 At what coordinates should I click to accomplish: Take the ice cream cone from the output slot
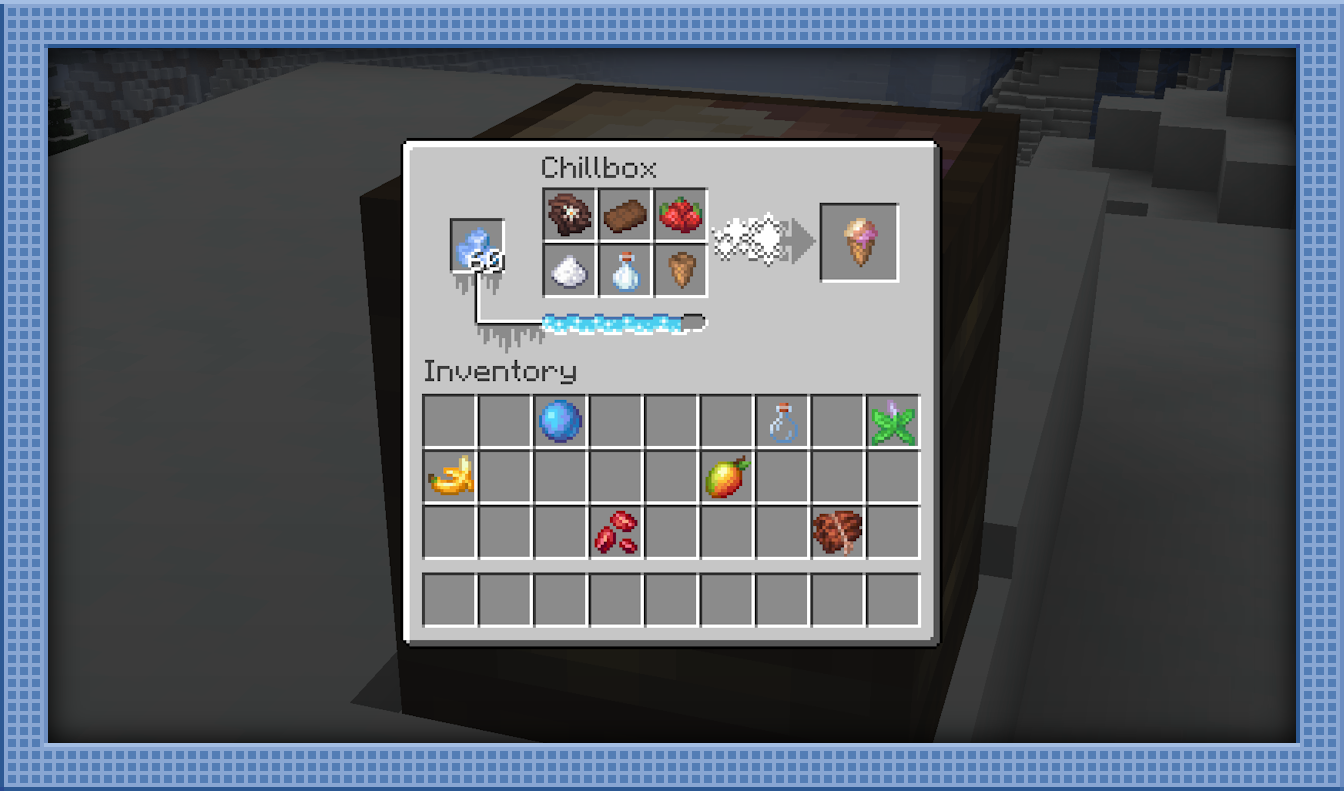pyautogui.click(x=859, y=243)
